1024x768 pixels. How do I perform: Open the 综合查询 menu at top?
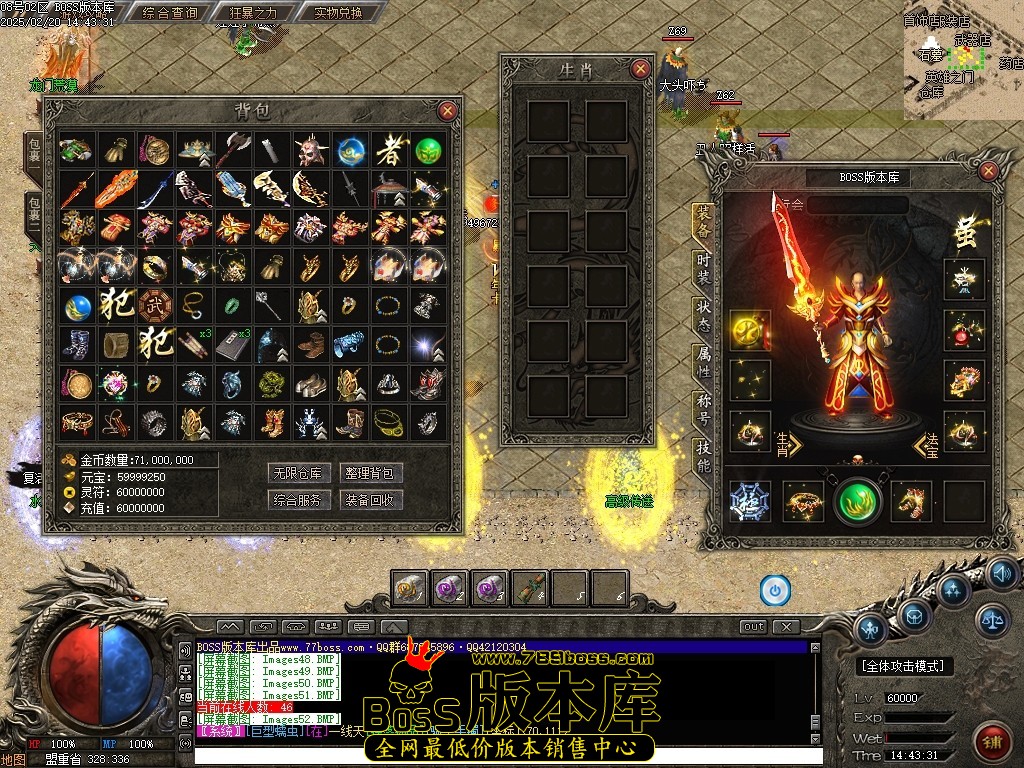(x=170, y=13)
